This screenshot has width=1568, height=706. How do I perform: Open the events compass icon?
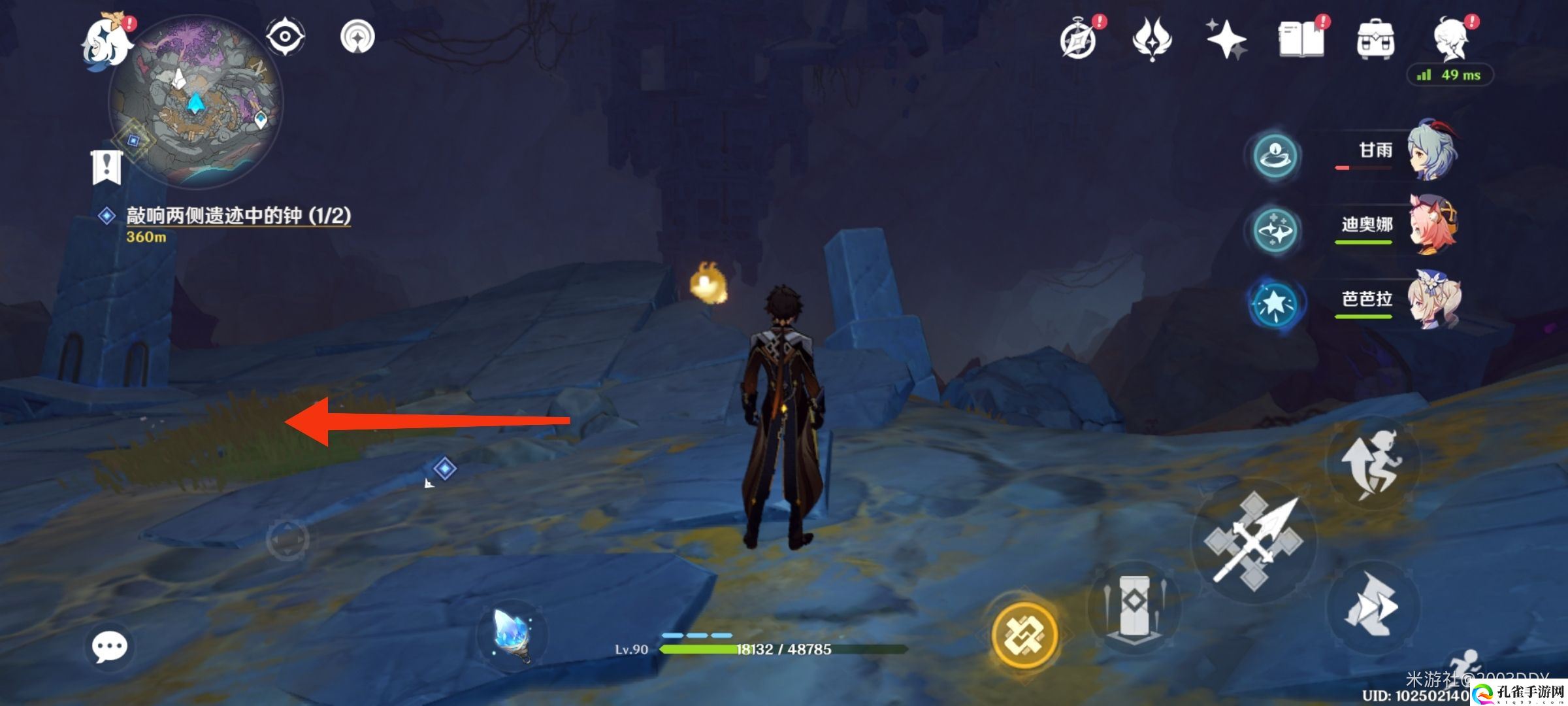(1078, 41)
